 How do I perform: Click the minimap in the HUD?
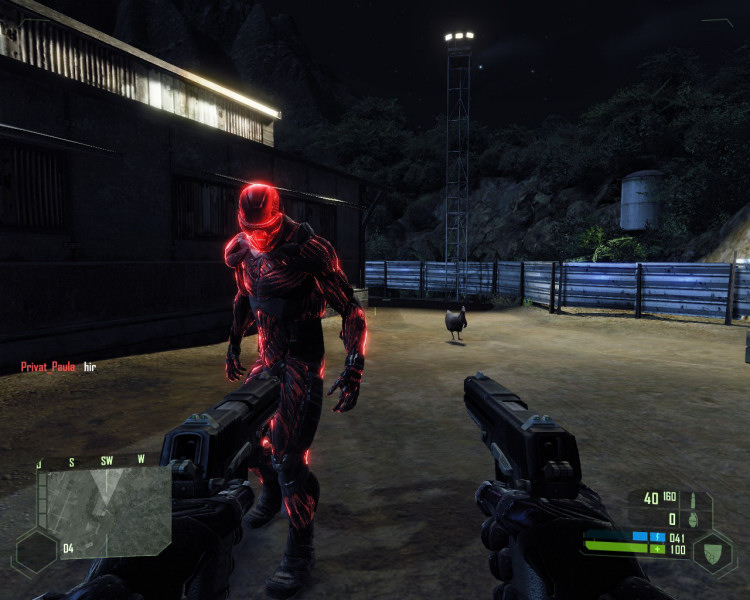[104, 510]
